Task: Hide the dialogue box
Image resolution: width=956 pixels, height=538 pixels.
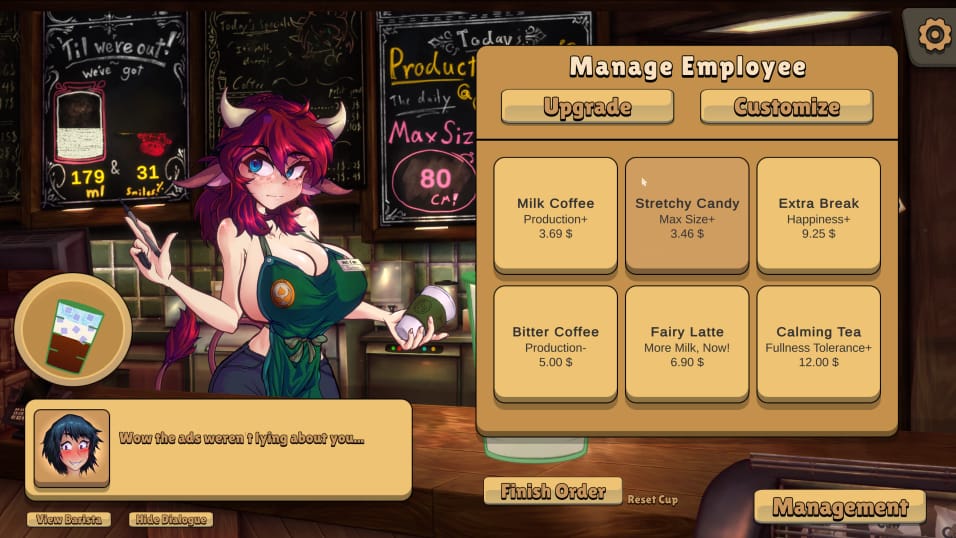Action: click(170, 519)
